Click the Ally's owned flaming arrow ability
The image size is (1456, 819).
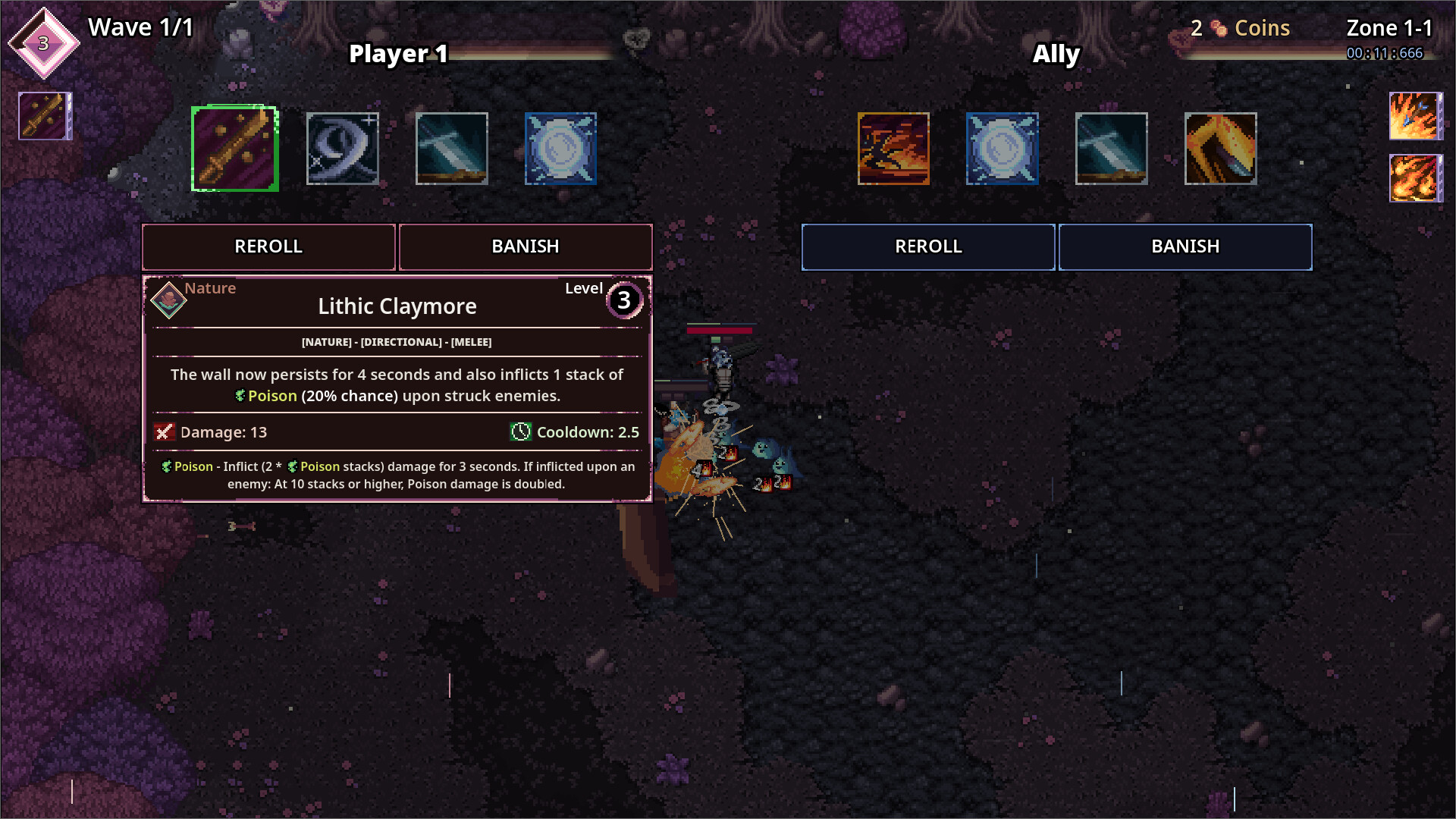click(1415, 116)
